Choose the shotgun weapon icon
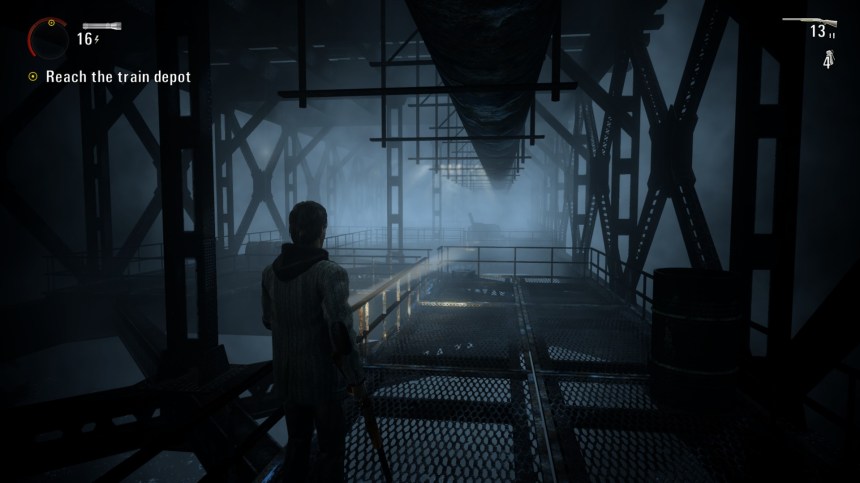The image size is (860, 483). pos(806,18)
